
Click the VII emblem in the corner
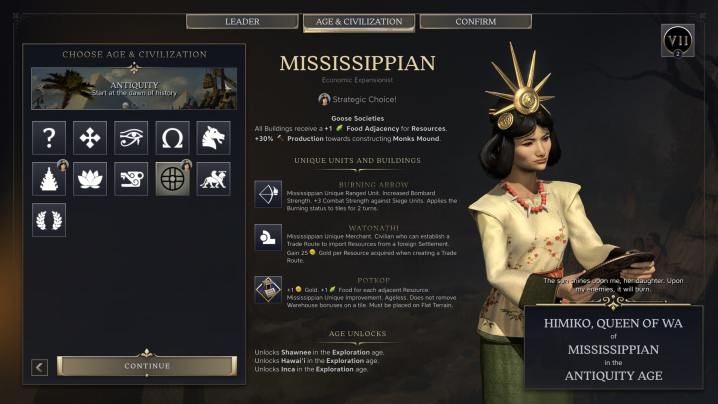tap(678, 41)
